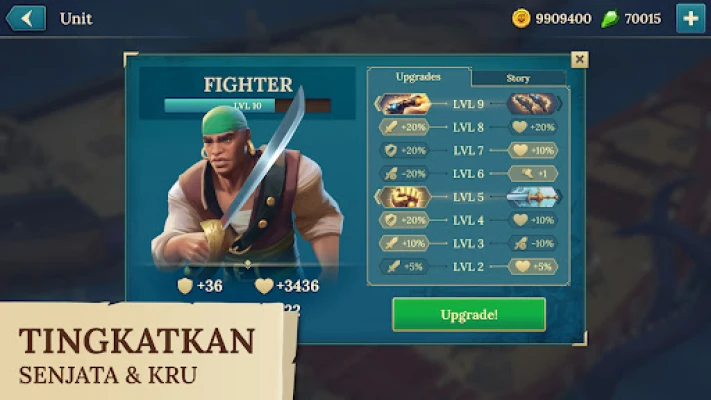The height and width of the screenshot is (400, 711).
Task: Close the Fighter unit panel
Action: tap(579, 60)
